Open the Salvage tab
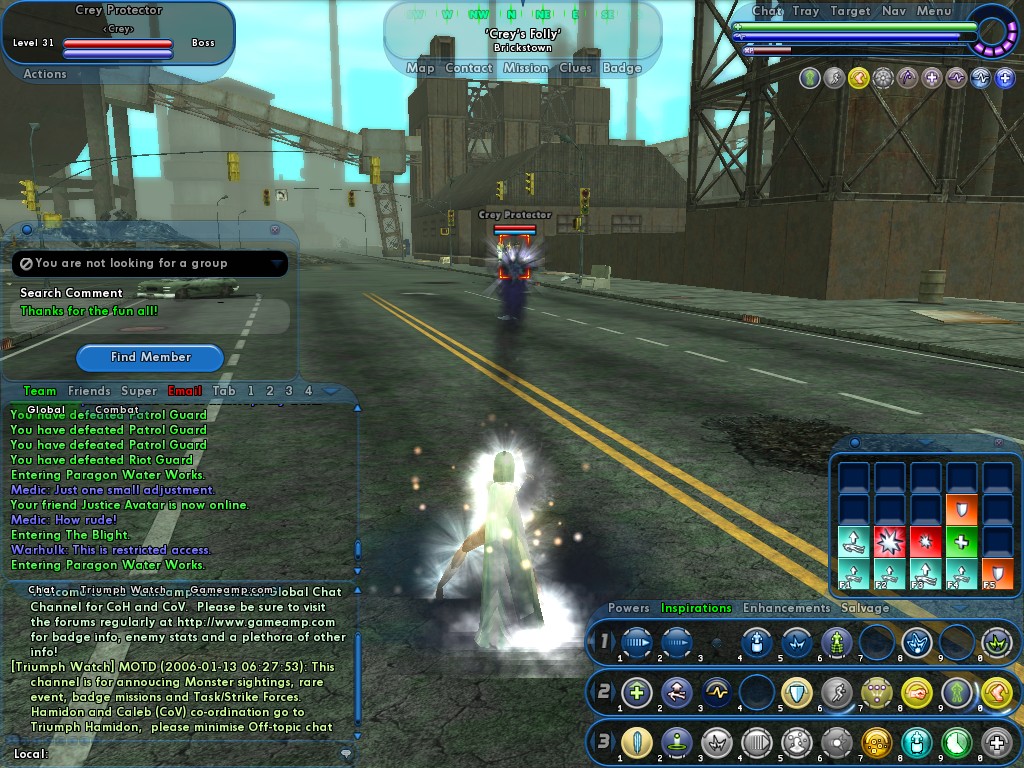This screenshot has height=768, width=1024. pyautogui.click(x=865, y=607)
